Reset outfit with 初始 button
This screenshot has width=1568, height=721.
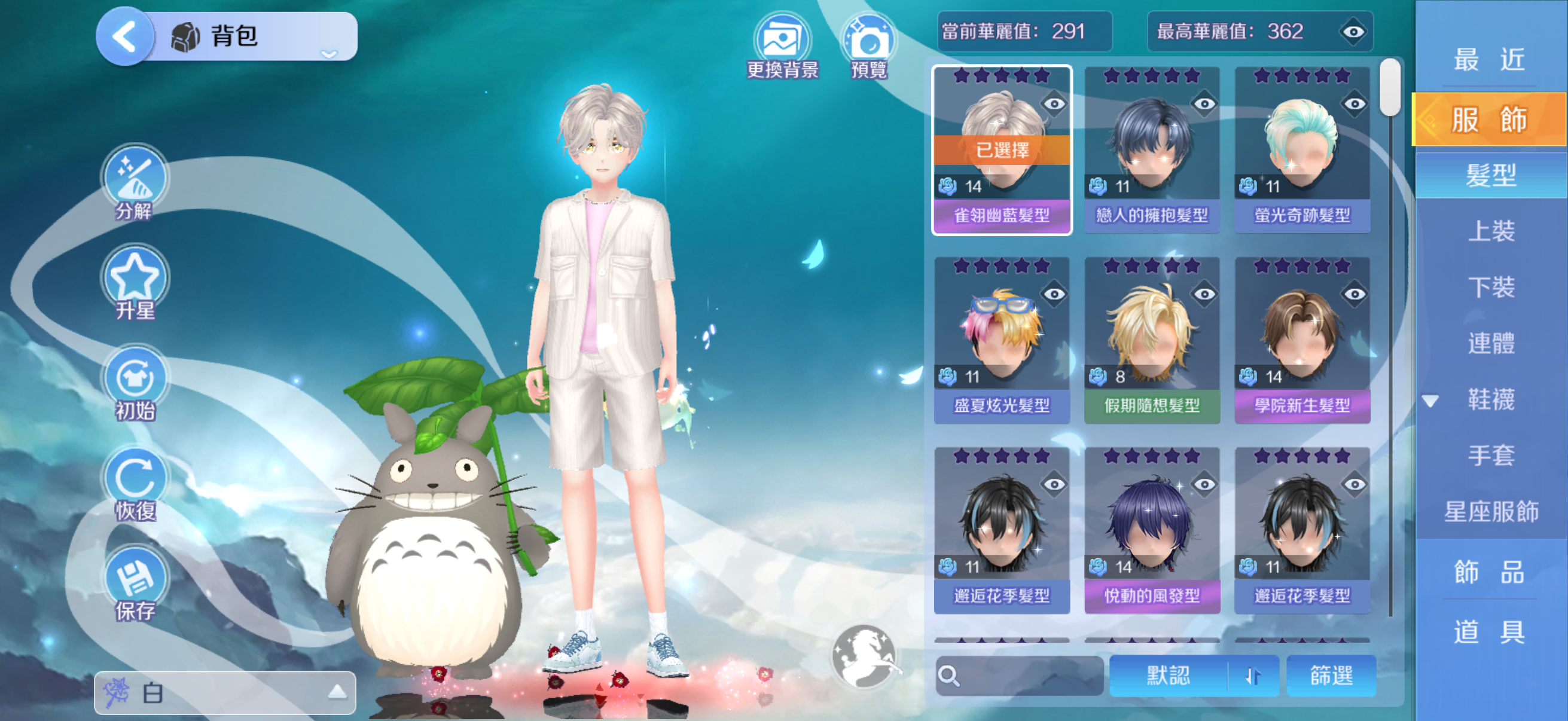[135, 381]
